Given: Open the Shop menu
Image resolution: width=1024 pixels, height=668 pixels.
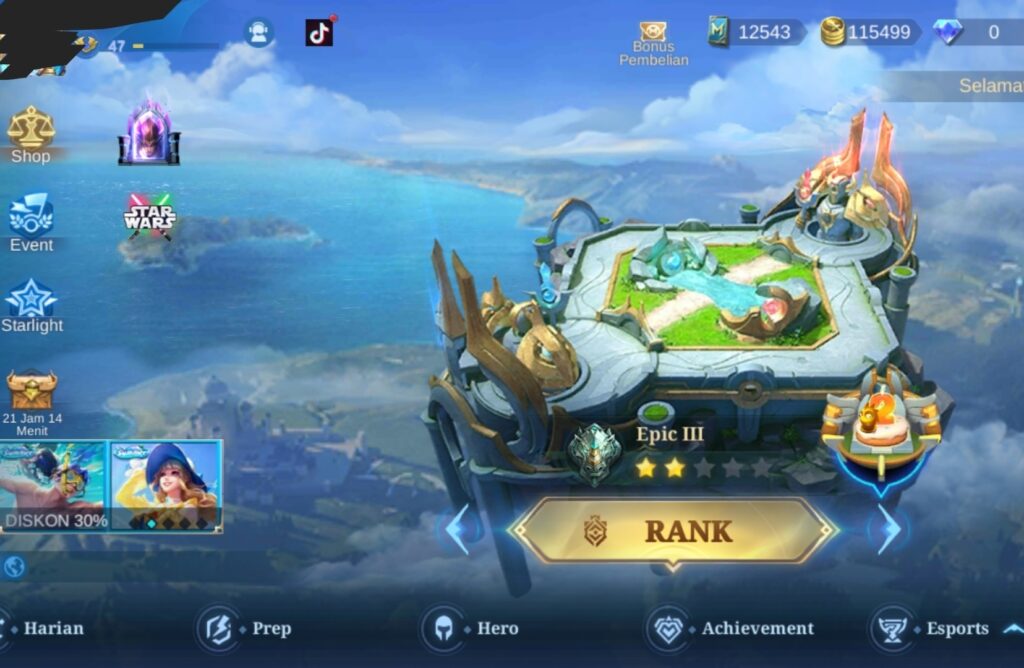Looking at the screenshot, I should click(x=31, y=135).
